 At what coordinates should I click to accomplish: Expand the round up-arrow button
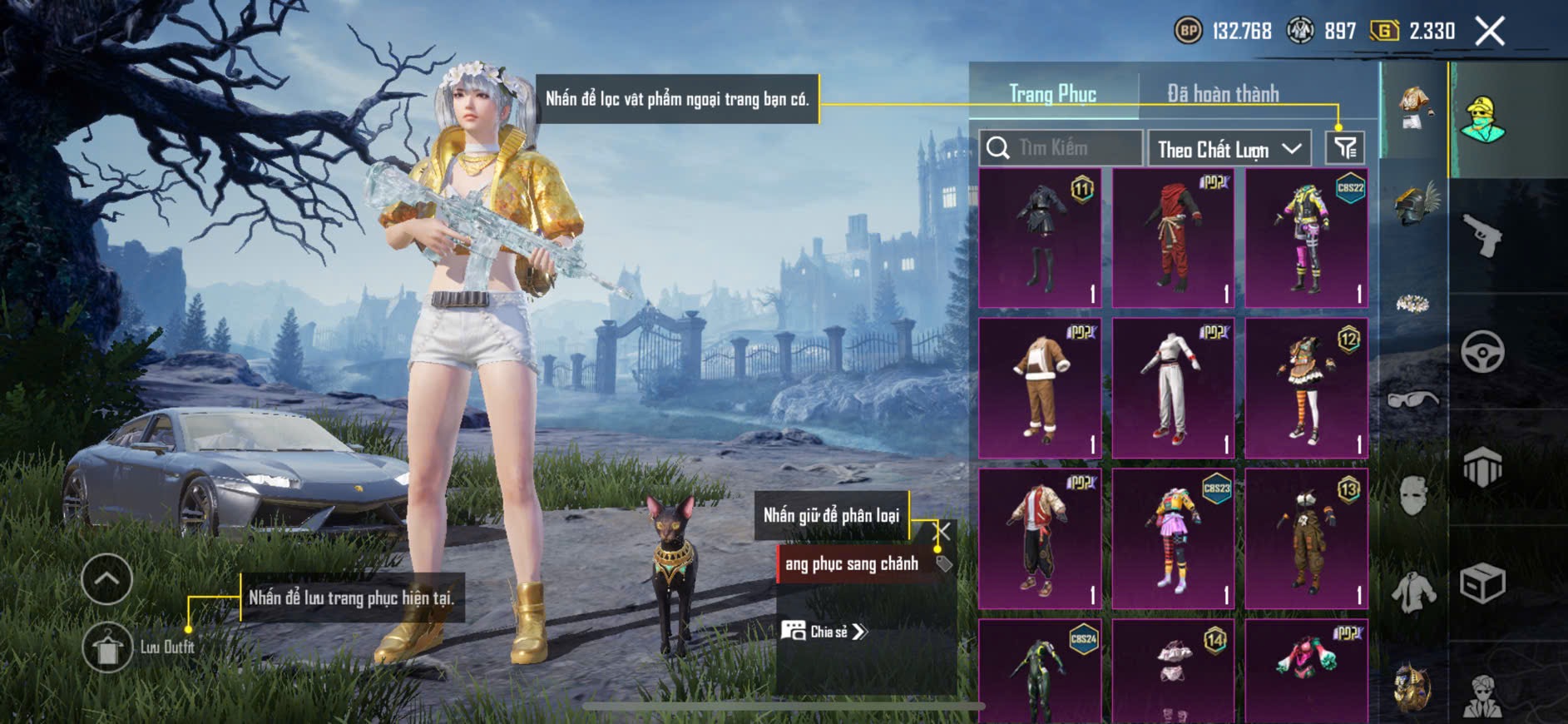tap(107, 578)
